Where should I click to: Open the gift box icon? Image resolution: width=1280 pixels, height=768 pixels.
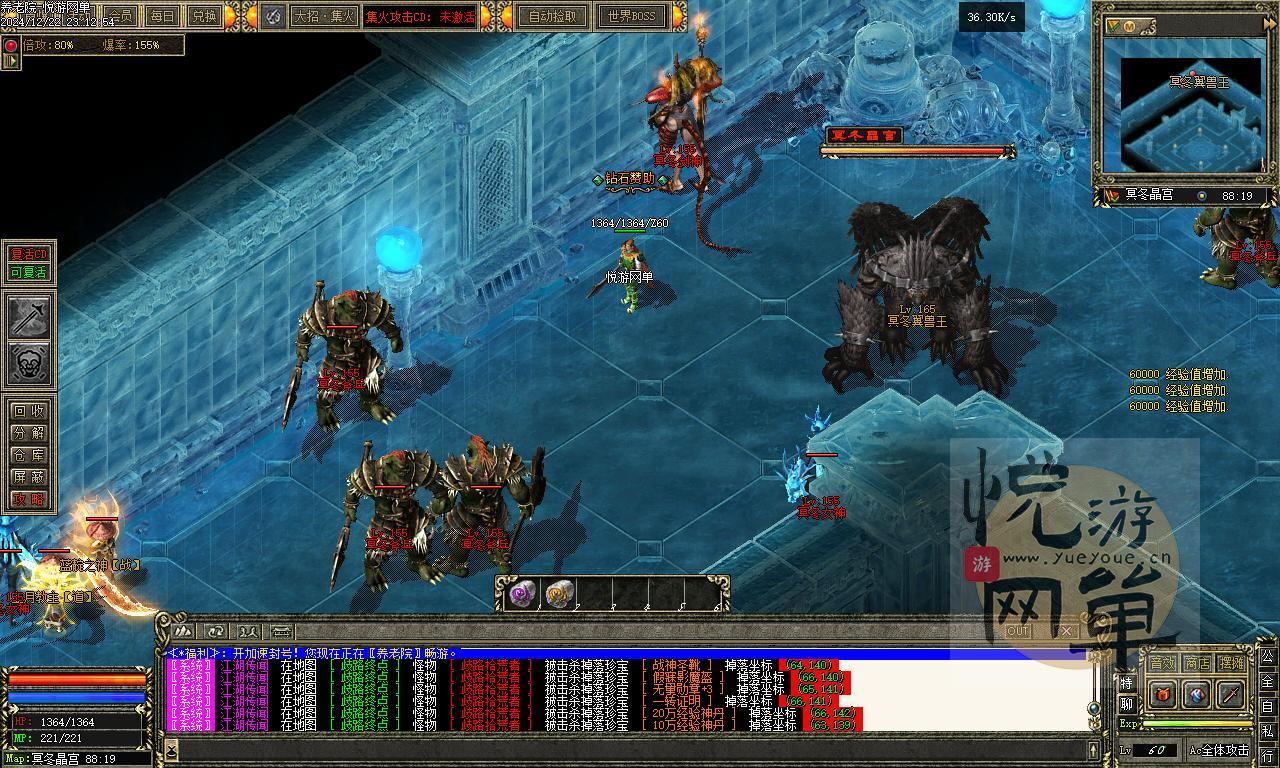coord(1163,694)
